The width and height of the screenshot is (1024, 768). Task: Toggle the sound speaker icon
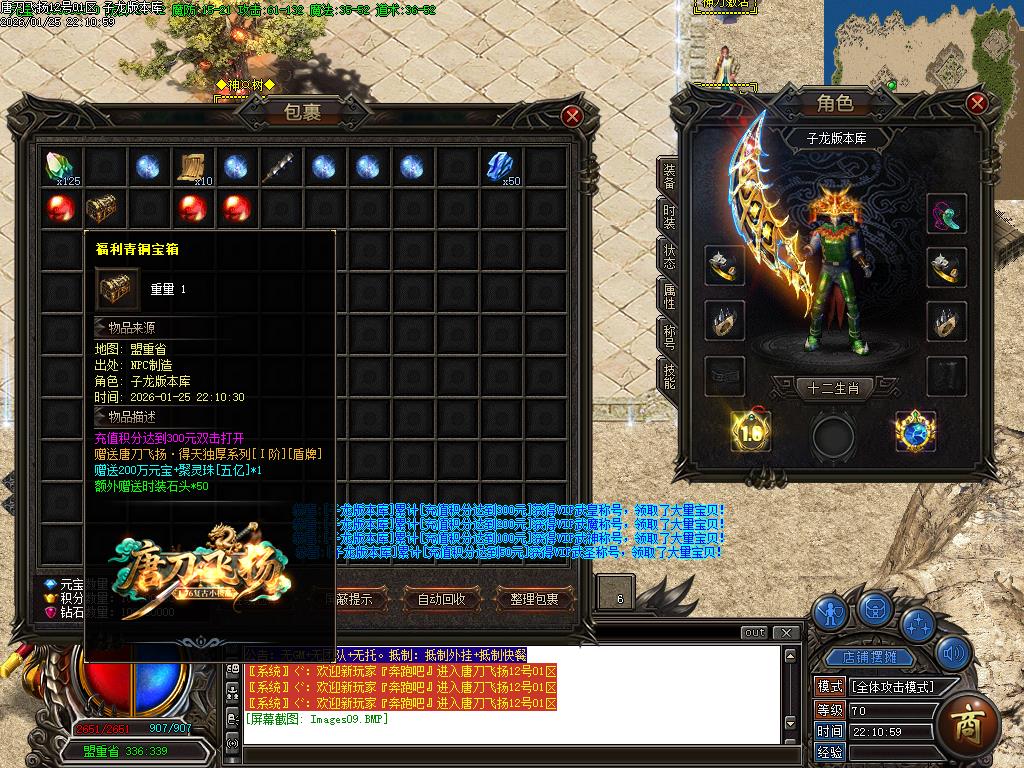click(954, 654)
